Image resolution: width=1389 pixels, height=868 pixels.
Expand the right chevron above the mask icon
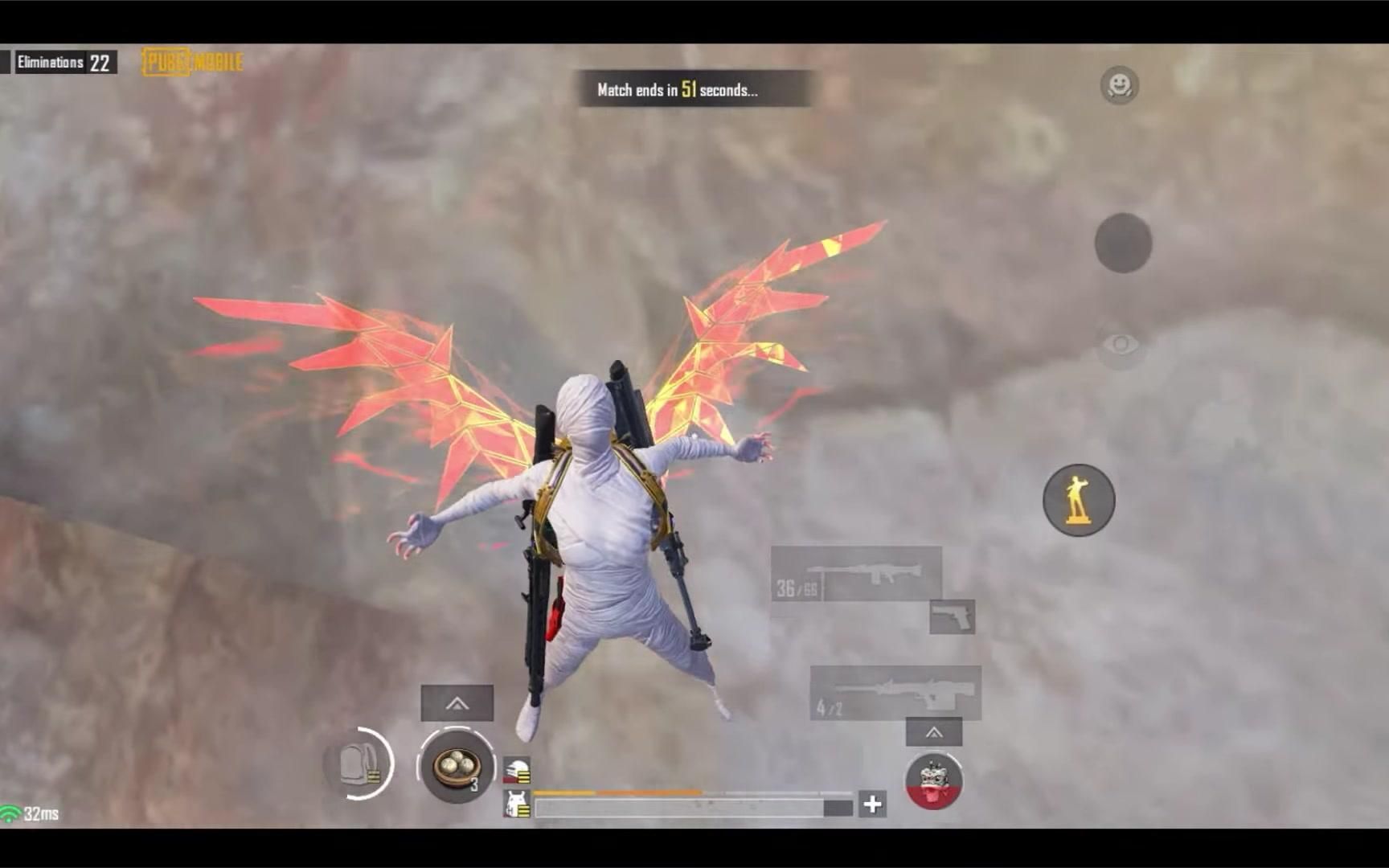tap(934, 732)
